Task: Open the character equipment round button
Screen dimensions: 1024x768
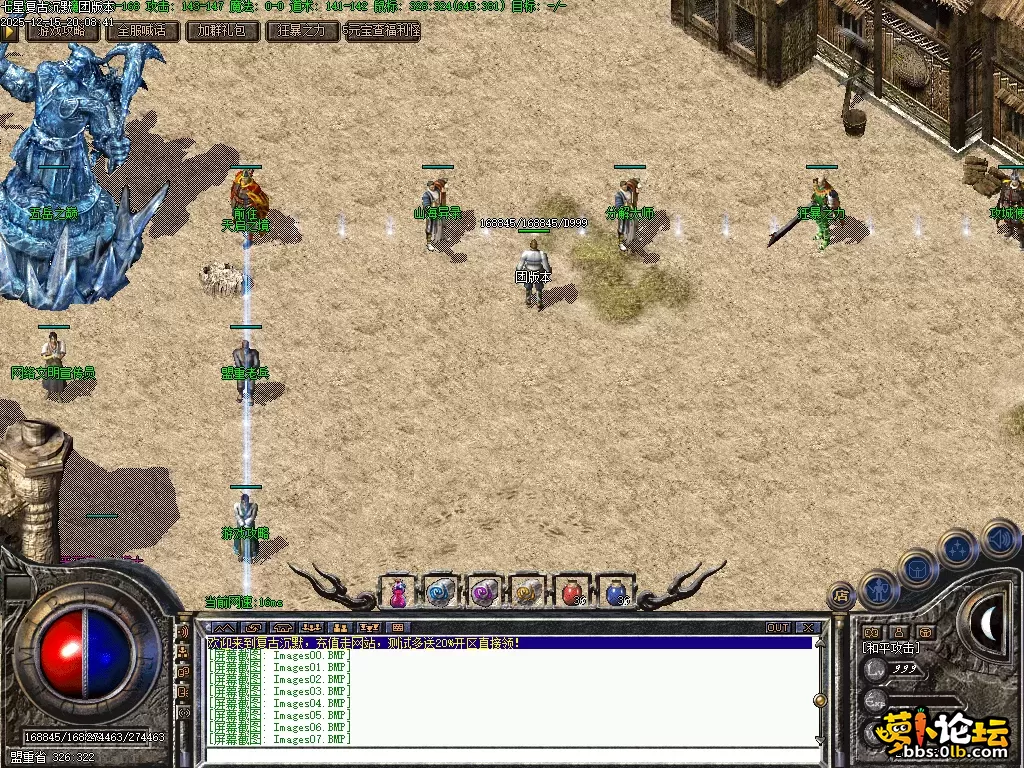Action: point(878,588)
